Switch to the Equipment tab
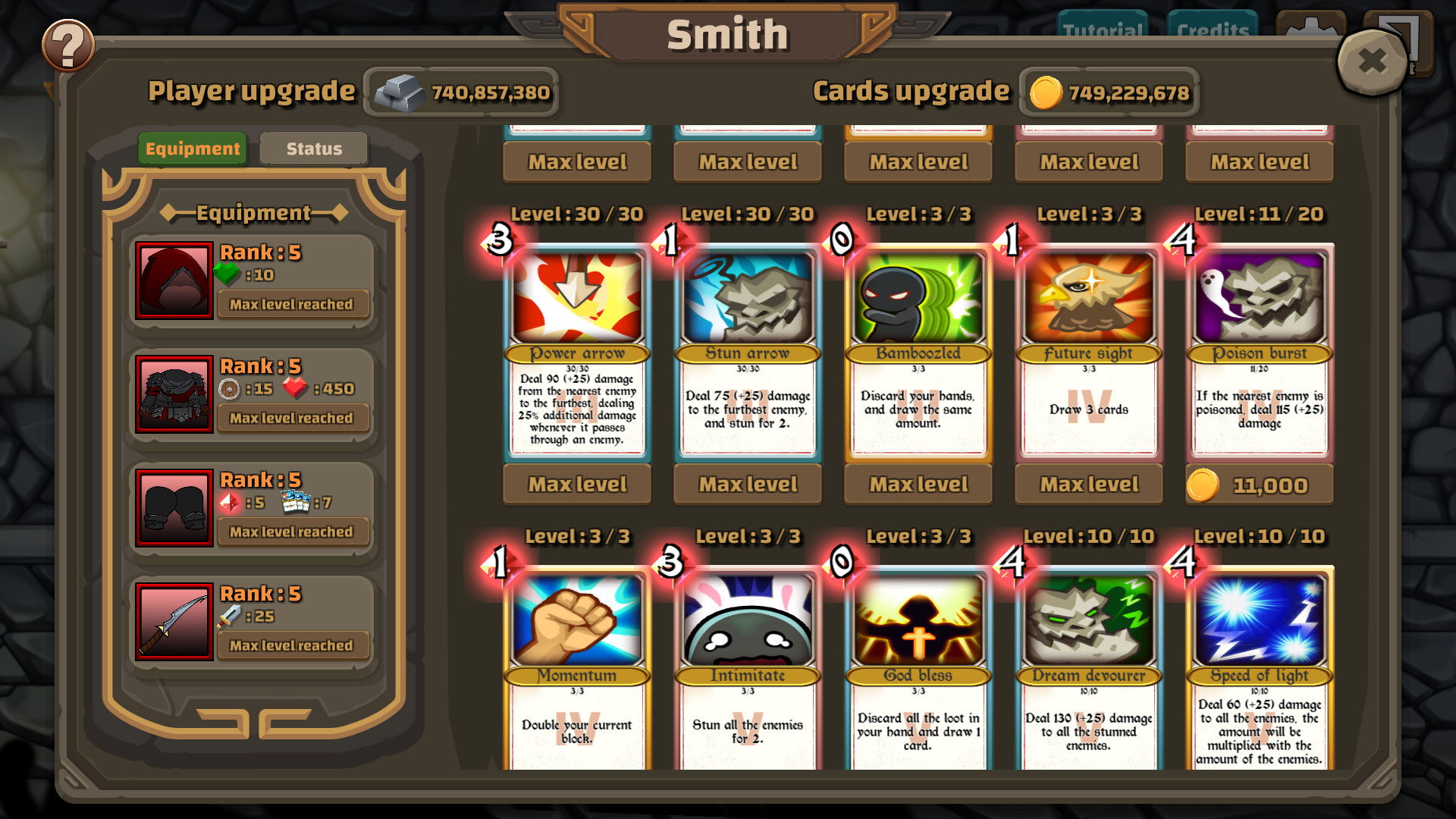The width and height of the screenshot is (1456, 819). pos(192,148)
